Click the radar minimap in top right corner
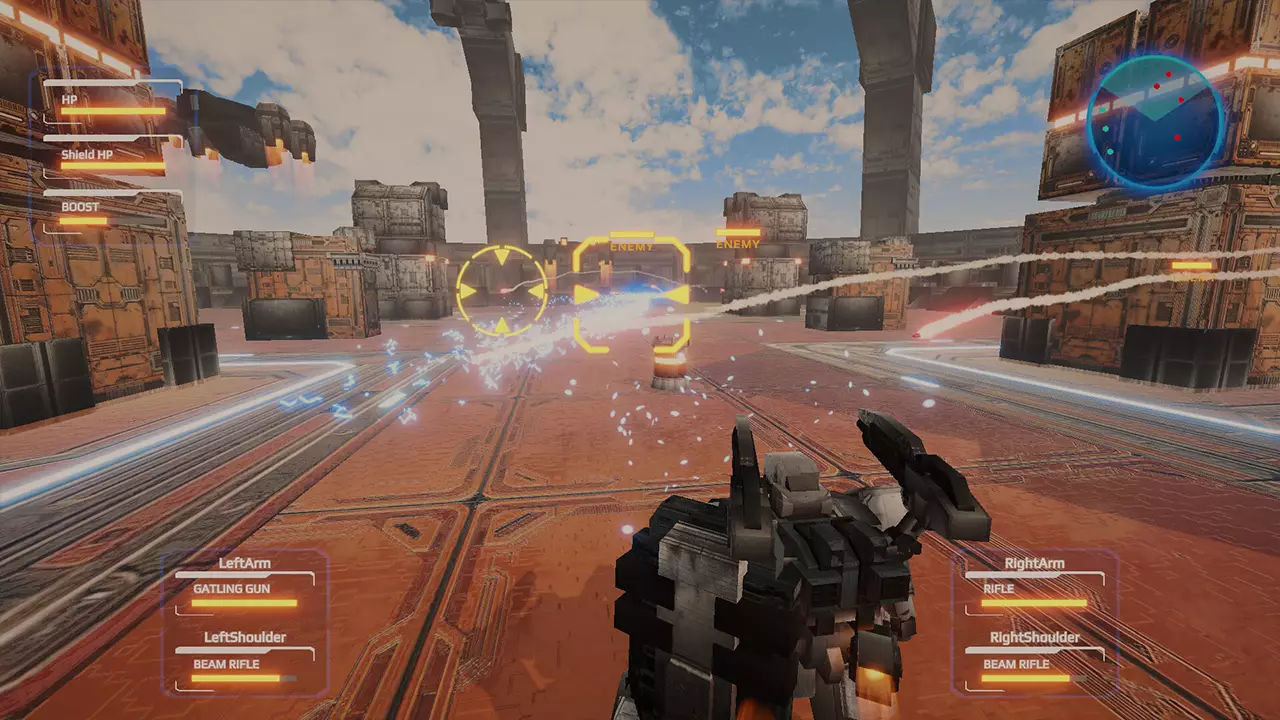 [1155, 118]
